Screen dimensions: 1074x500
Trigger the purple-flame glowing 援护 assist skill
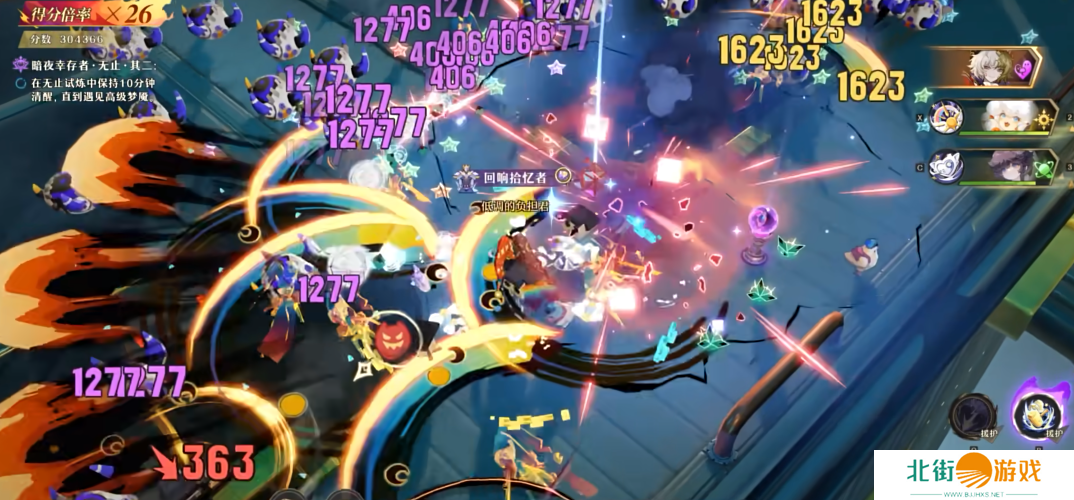pyautogui.click(x=1041, y=413)
